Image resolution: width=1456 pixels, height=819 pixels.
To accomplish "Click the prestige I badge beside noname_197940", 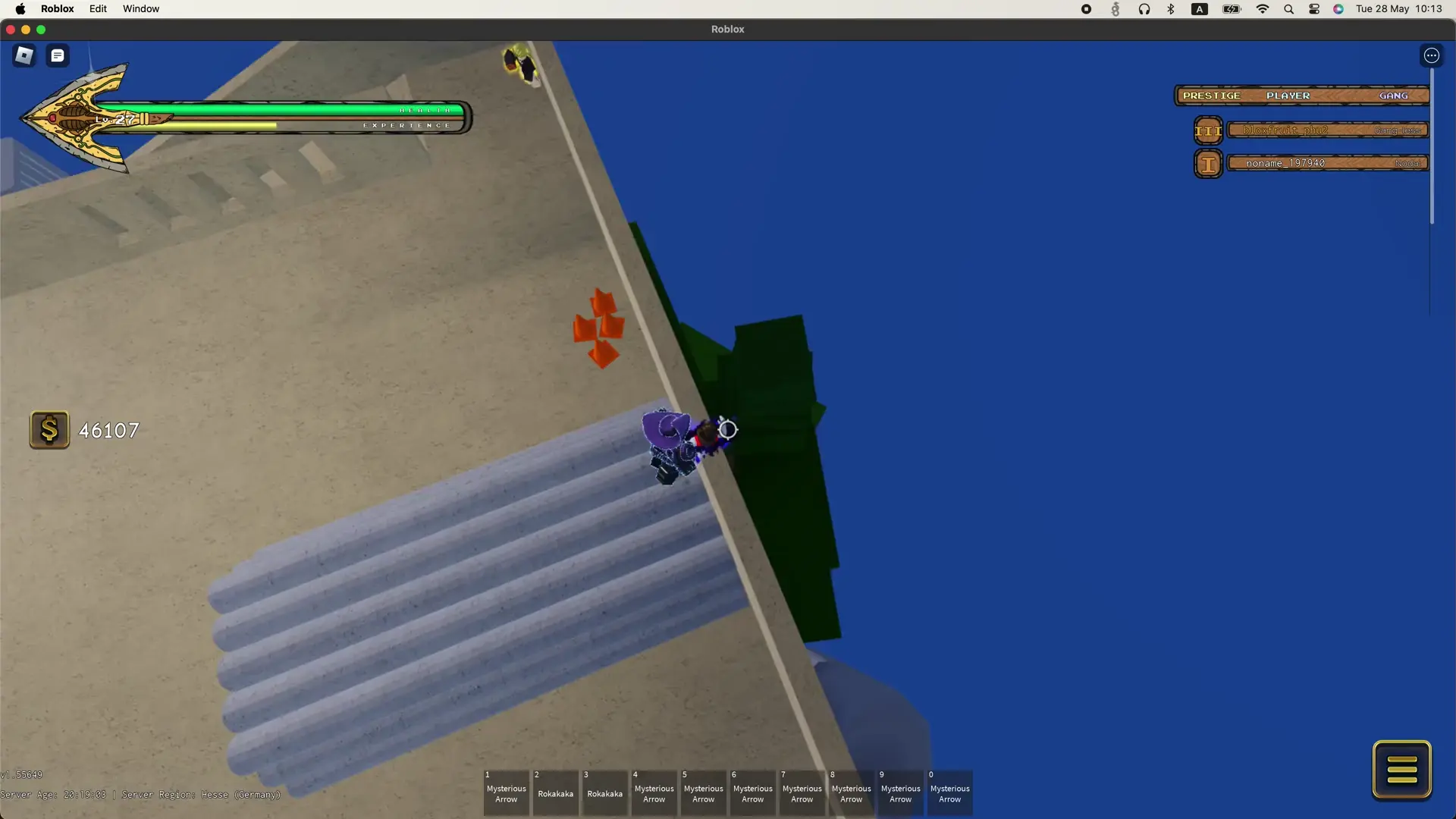I will (1208, 163).
